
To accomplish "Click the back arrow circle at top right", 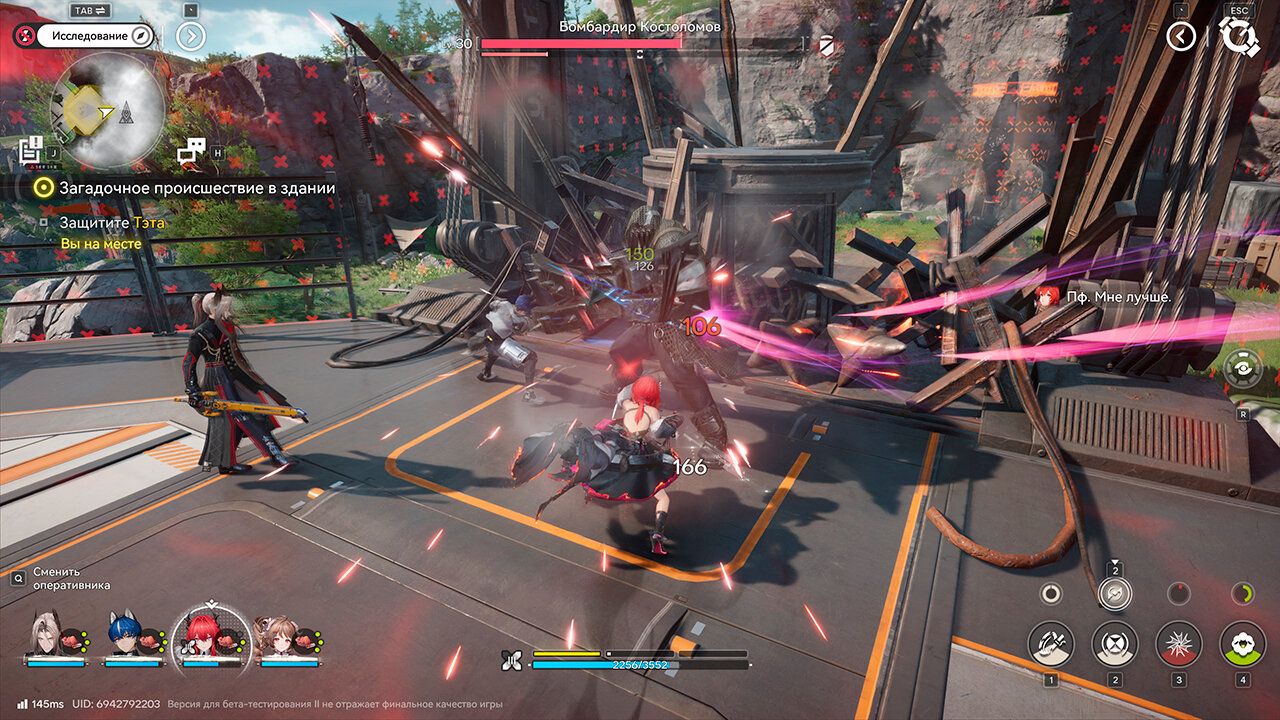I will 1181,37.
